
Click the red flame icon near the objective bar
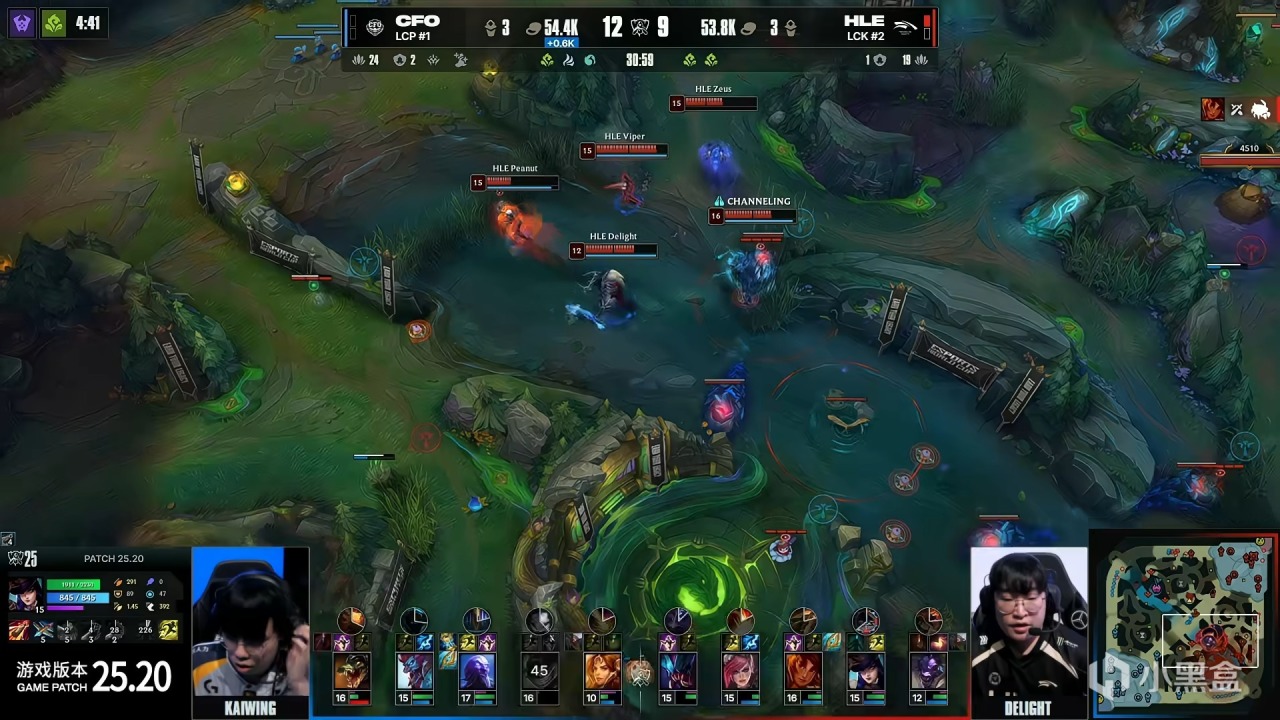tap(1212, 109)
